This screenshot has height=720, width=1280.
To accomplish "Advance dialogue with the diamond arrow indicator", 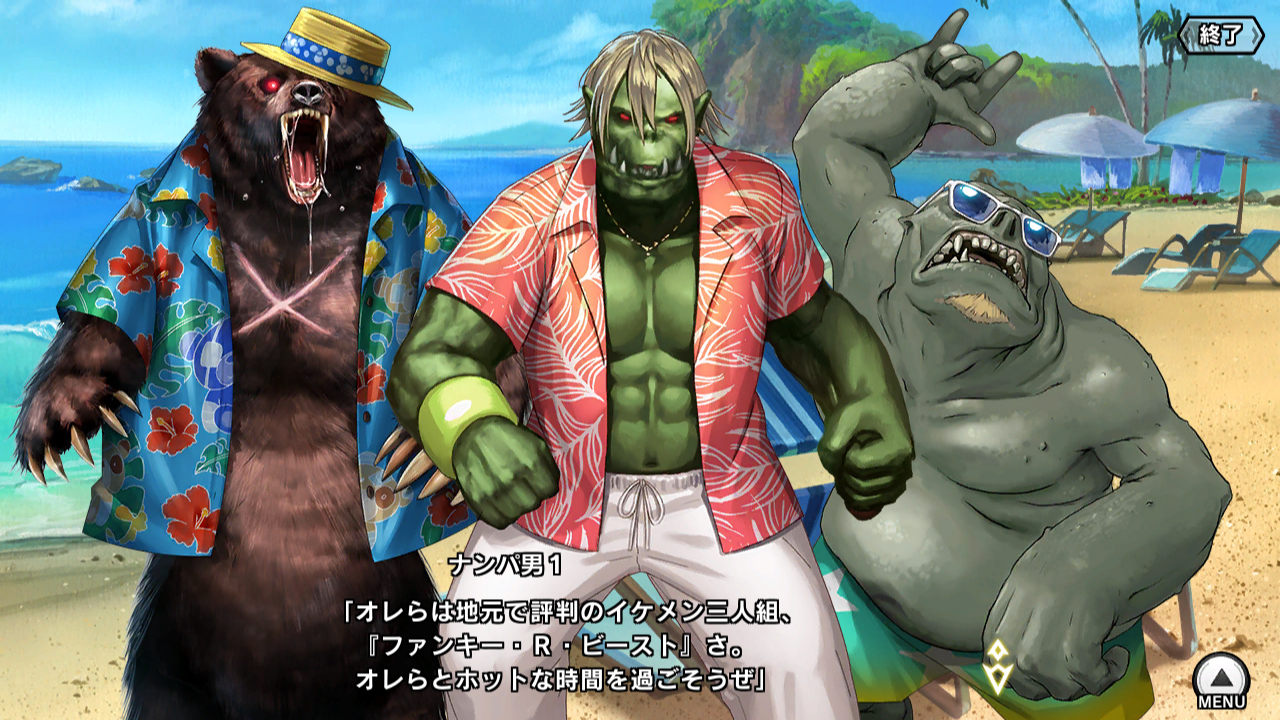I will [997, 667].
